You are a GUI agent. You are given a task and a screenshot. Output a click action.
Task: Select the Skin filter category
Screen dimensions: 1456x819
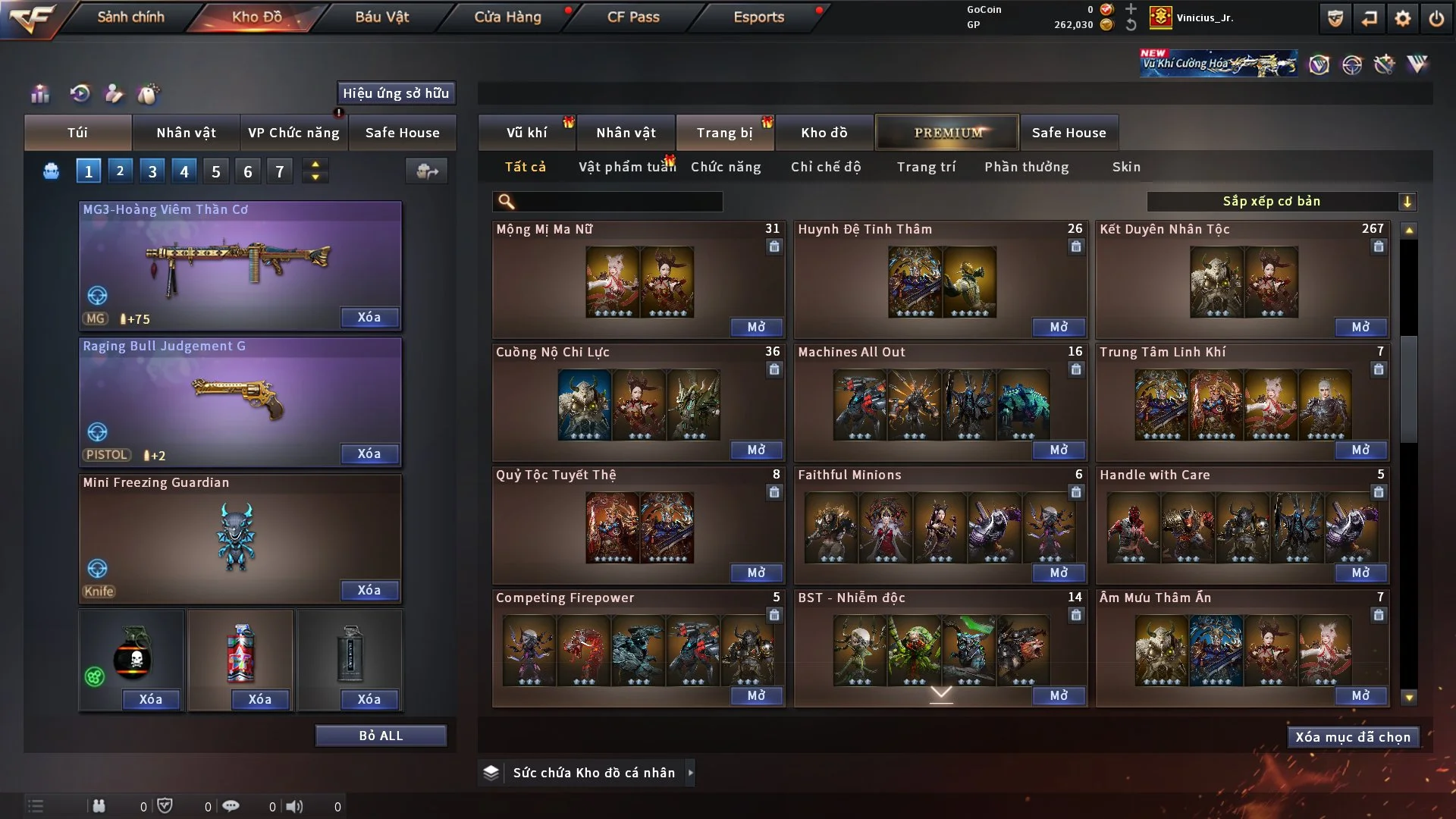(x=1126, y=167)
